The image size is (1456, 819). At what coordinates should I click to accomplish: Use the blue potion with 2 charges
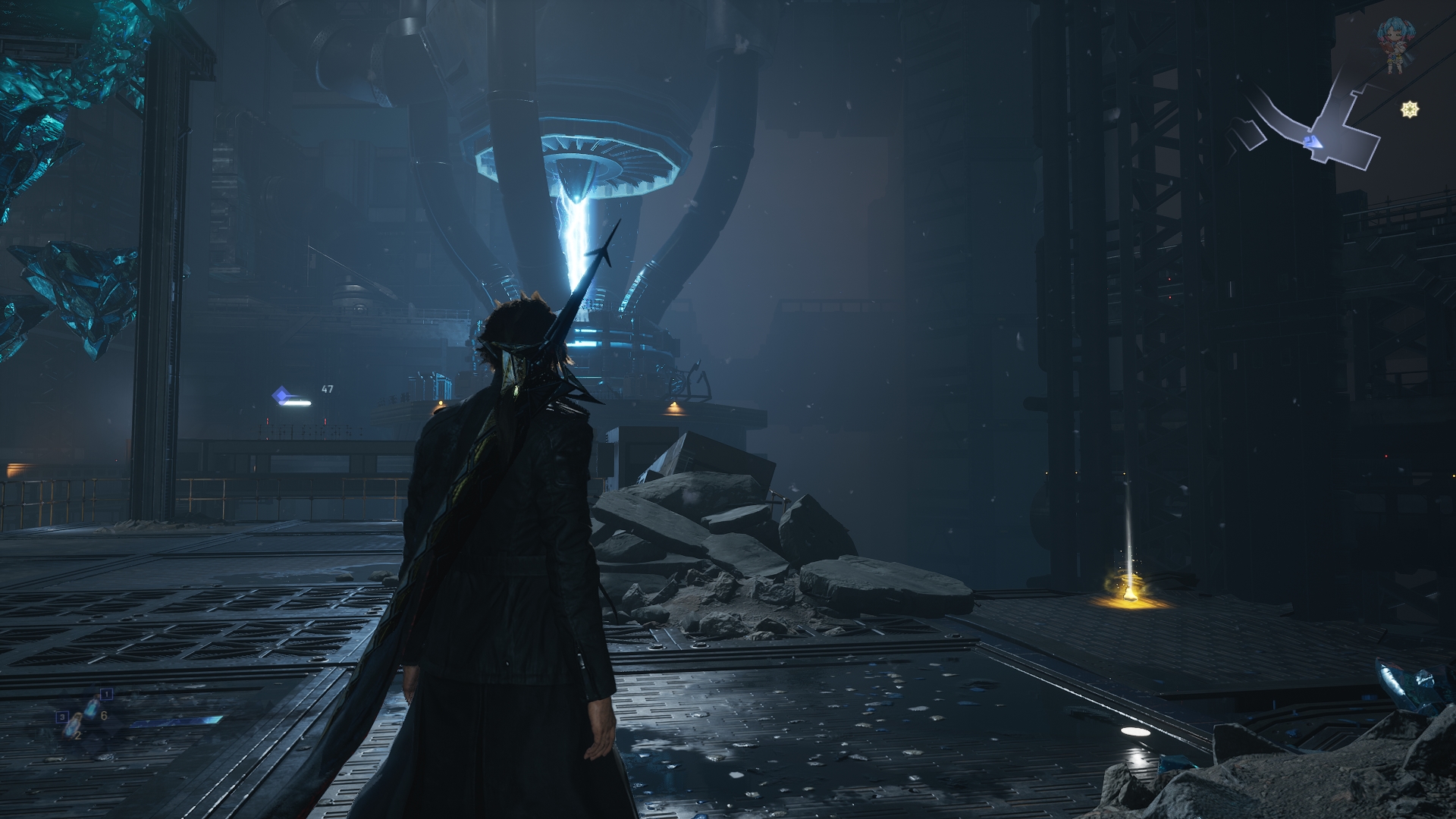(74, 723)
